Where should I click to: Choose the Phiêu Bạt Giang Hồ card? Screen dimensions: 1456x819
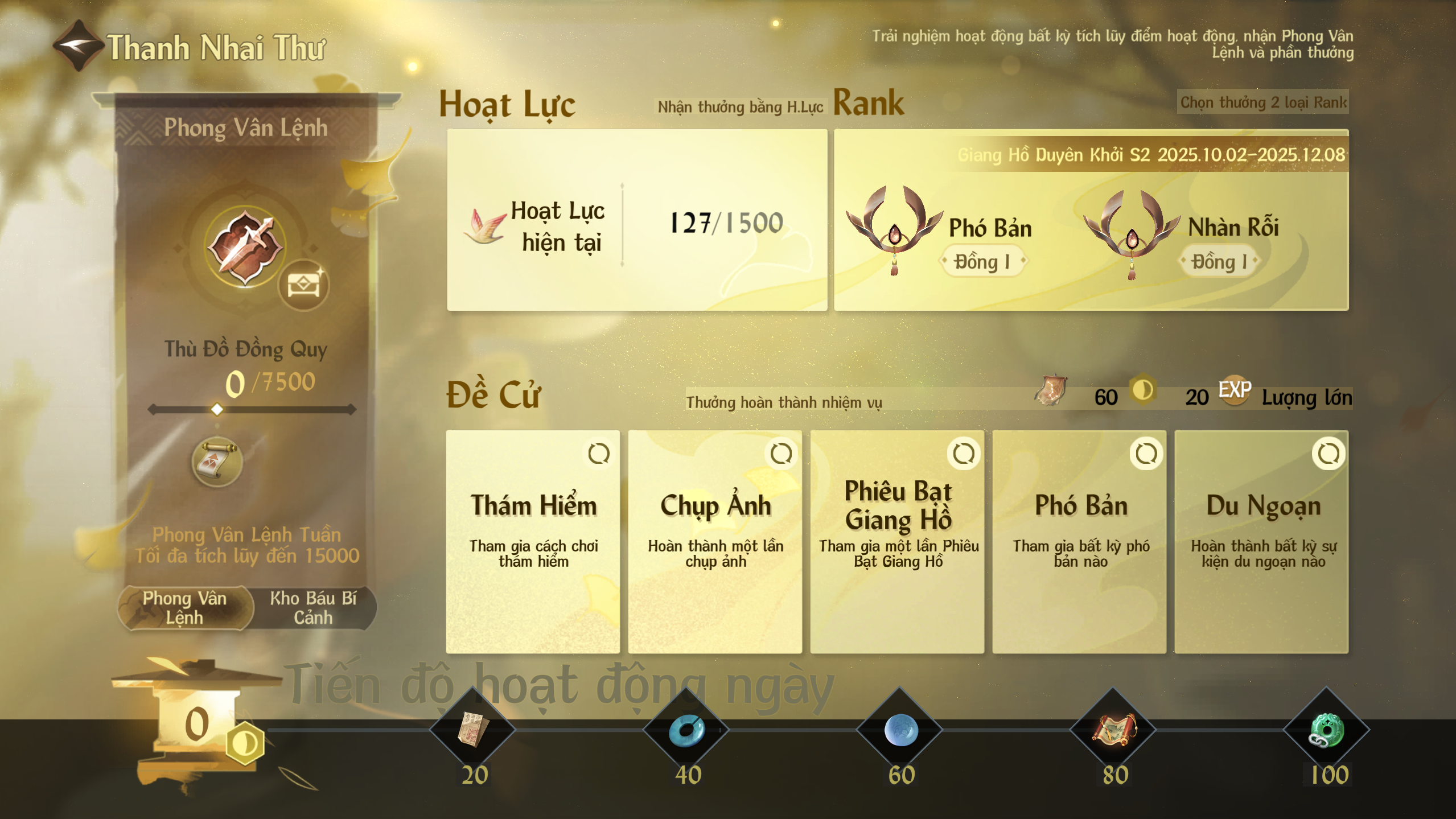point(897,541)
